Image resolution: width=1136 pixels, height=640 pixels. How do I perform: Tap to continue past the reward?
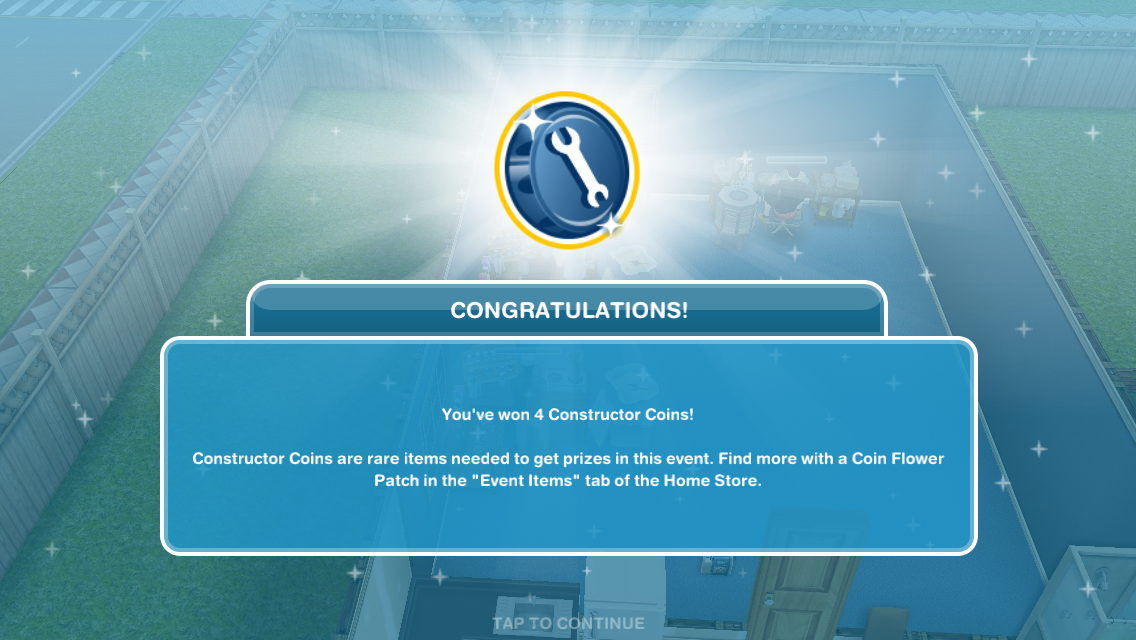click(568, 623)
